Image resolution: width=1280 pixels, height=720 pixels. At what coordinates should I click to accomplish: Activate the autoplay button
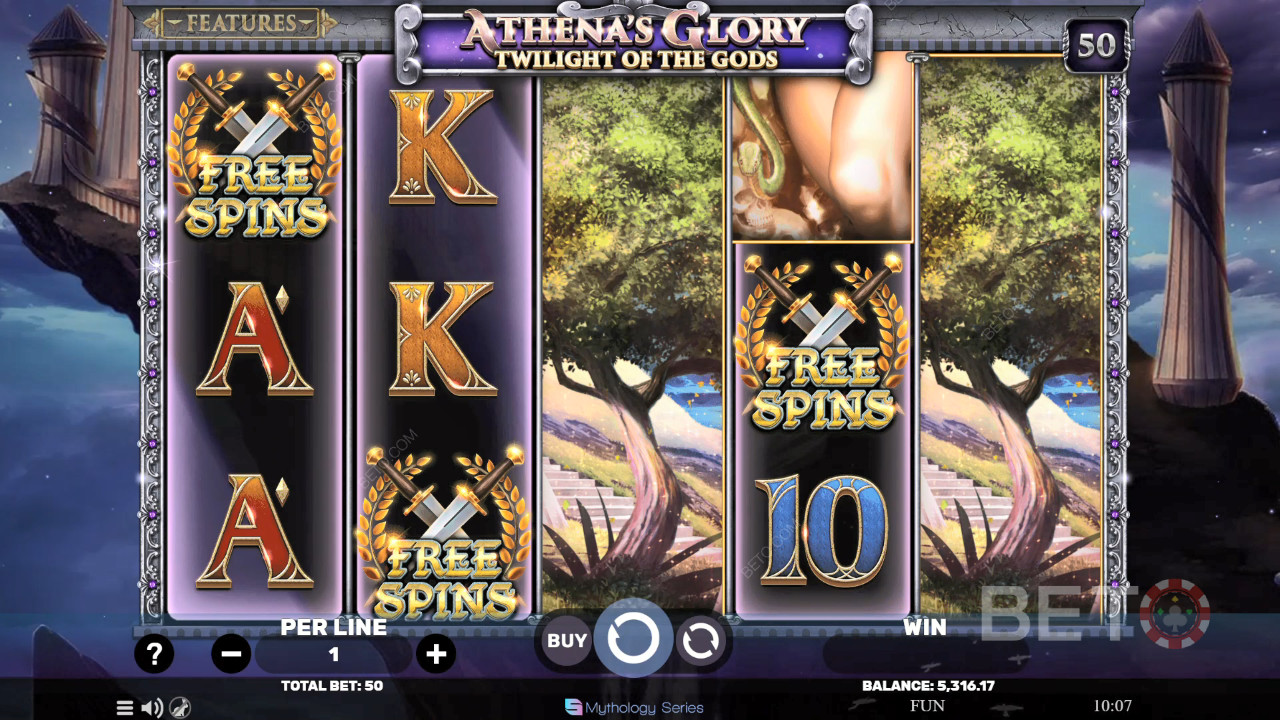700,640
